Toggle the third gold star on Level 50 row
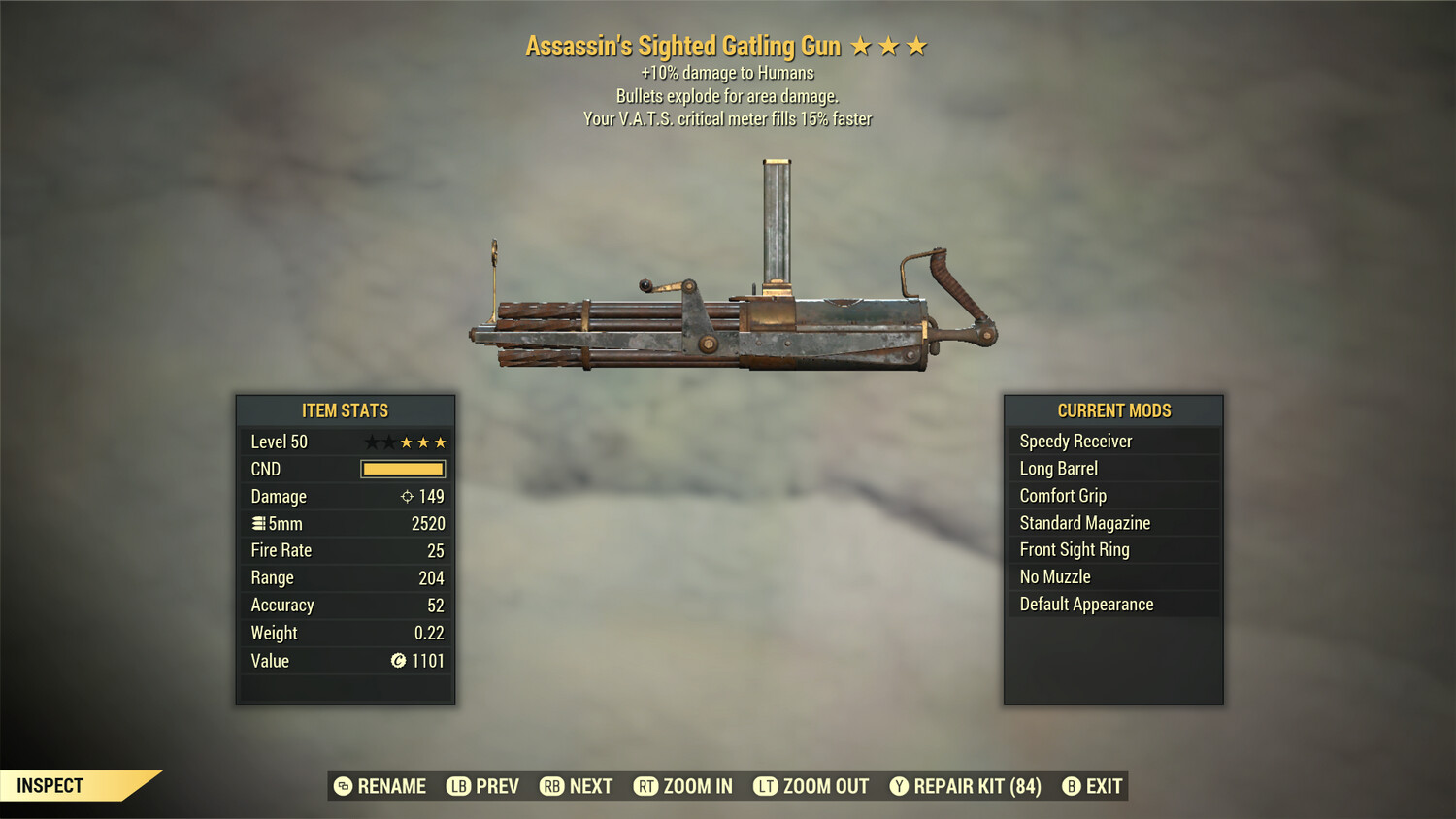The width and height of the screenshot is (1456, 819). [x=442, y=442]
